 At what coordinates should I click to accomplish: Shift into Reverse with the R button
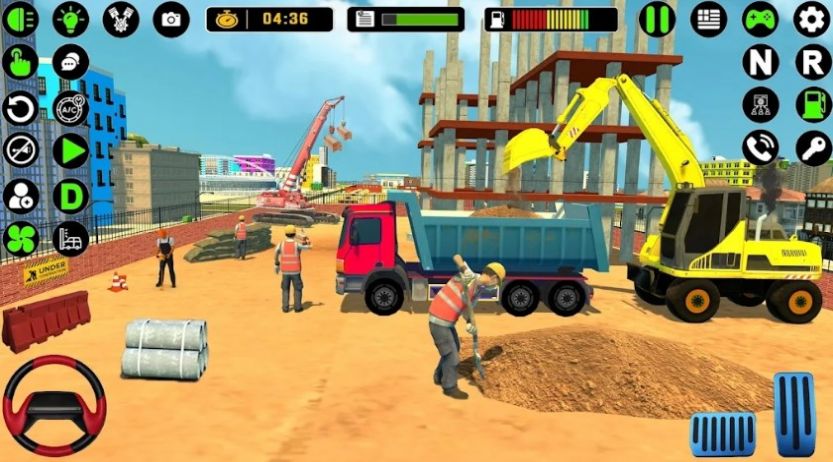812,62
